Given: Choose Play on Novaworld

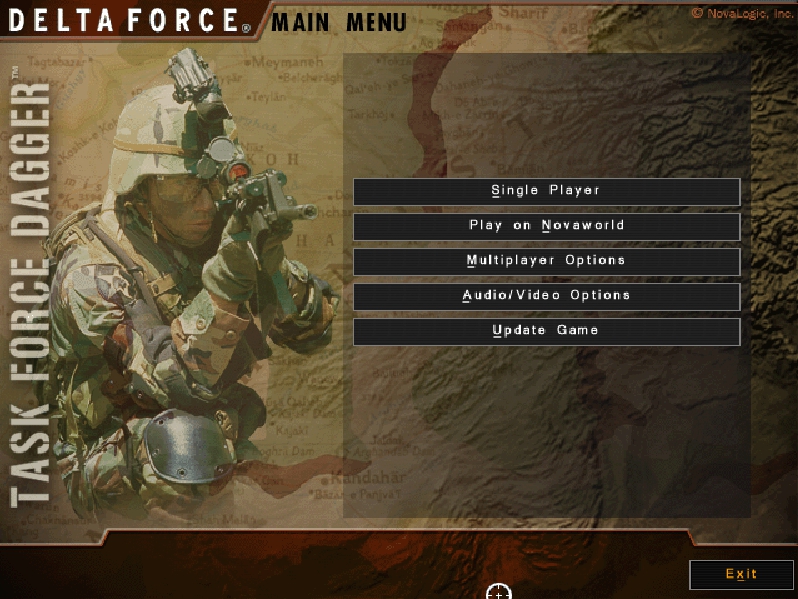Looking at the screenshot, I should coord(546,226).
